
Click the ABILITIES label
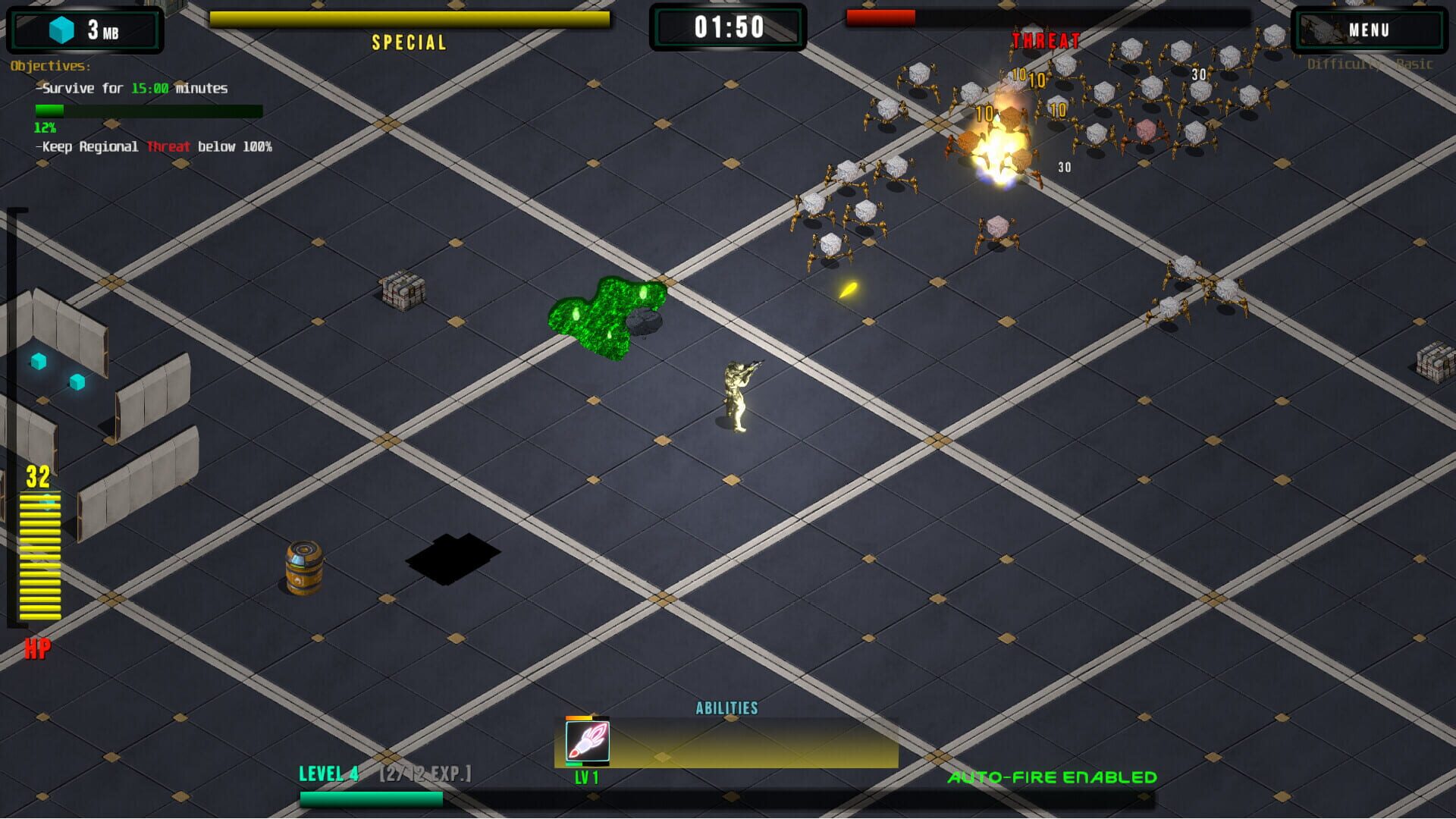point(727,708)
